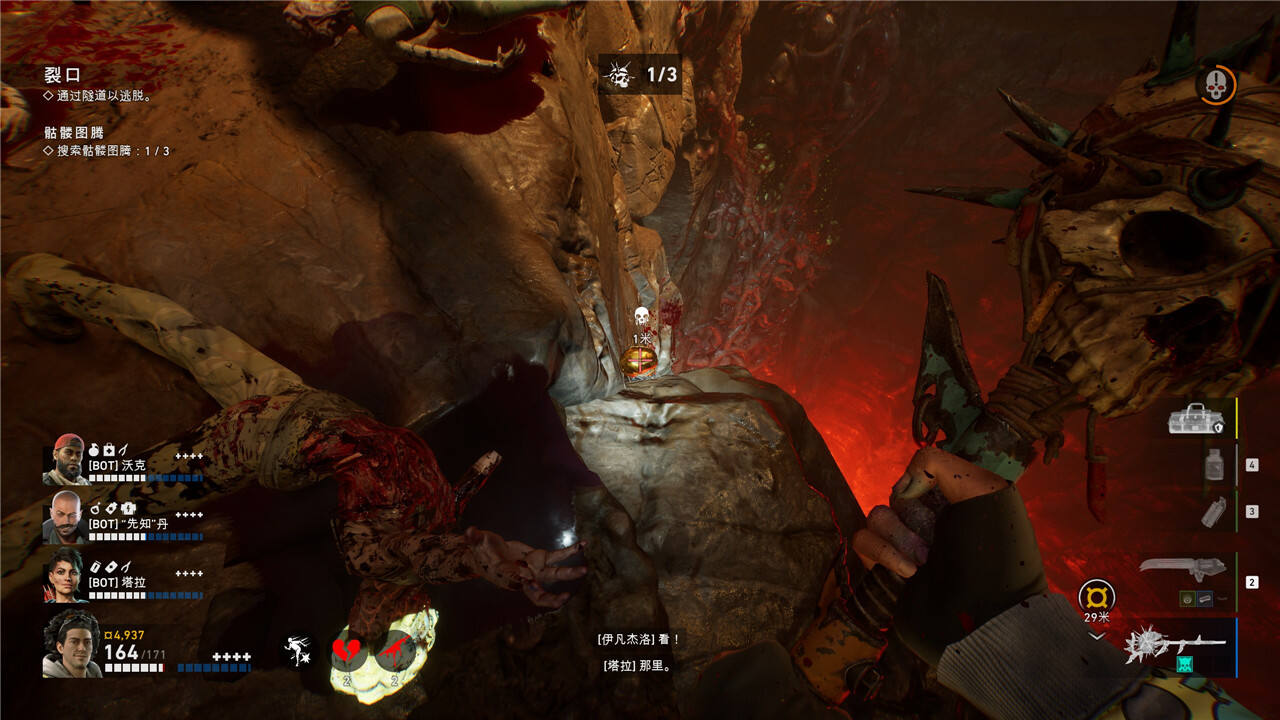Choose the offensive item slot marked 3

pyautogui.click(x=1213, y=512)
